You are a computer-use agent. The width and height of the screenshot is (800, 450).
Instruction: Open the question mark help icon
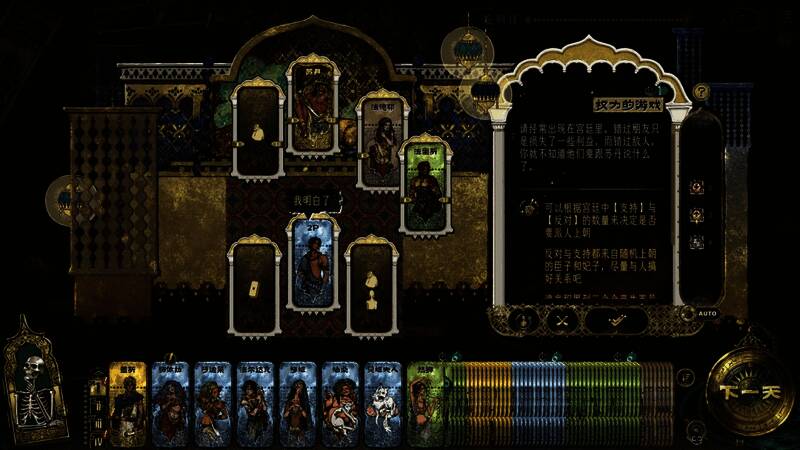coord(702,92)
